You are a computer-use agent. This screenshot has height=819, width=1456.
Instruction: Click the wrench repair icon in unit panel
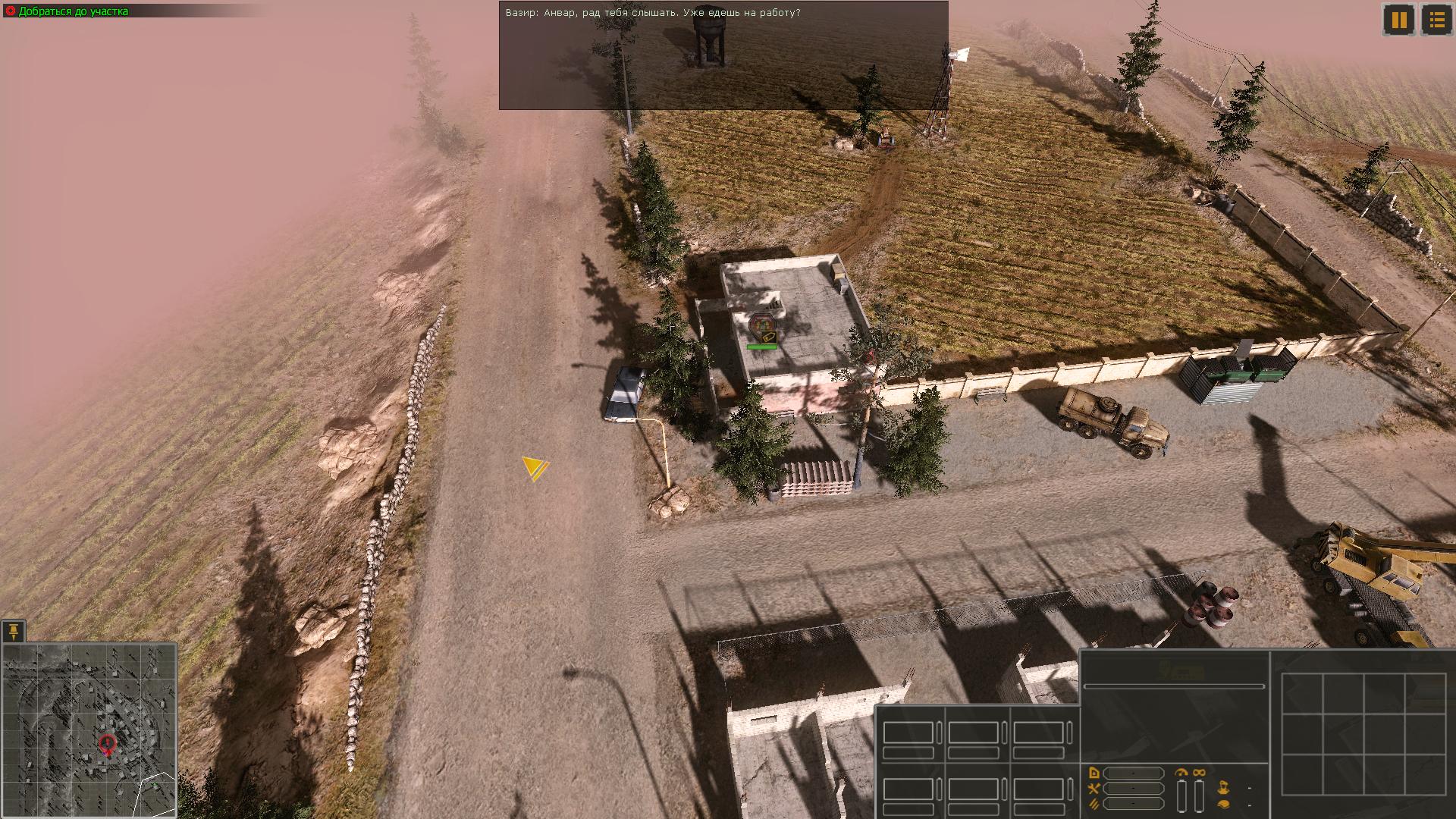(1094, 789)
